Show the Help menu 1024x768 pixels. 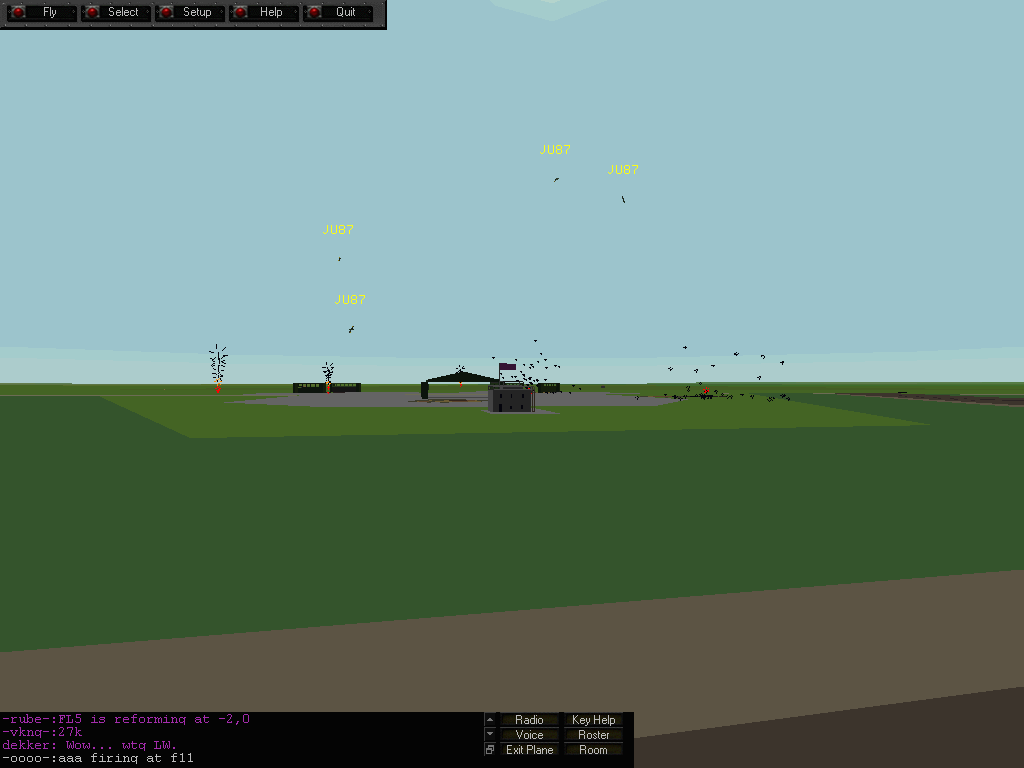263,12
